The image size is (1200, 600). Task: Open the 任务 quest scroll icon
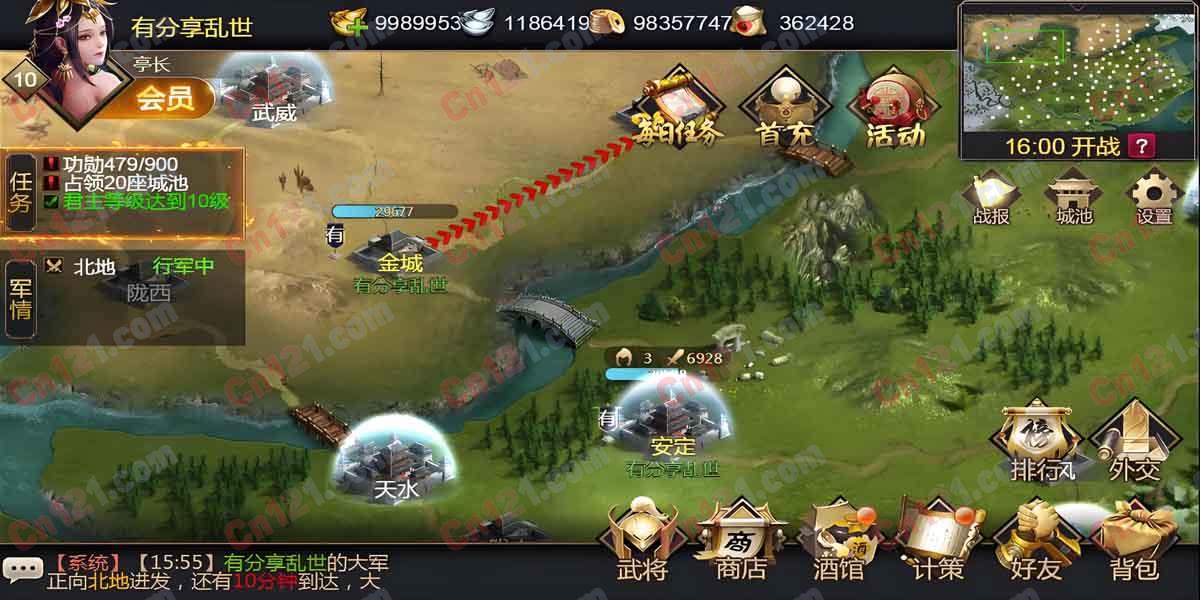(680, 108)
